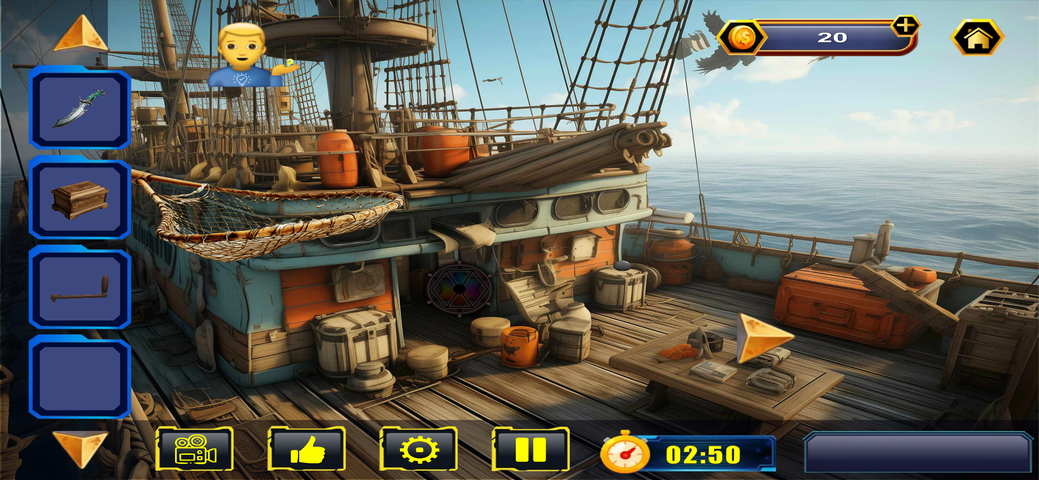Add more coins with the plus button
1039x480 pixels.
coord(905,26)
